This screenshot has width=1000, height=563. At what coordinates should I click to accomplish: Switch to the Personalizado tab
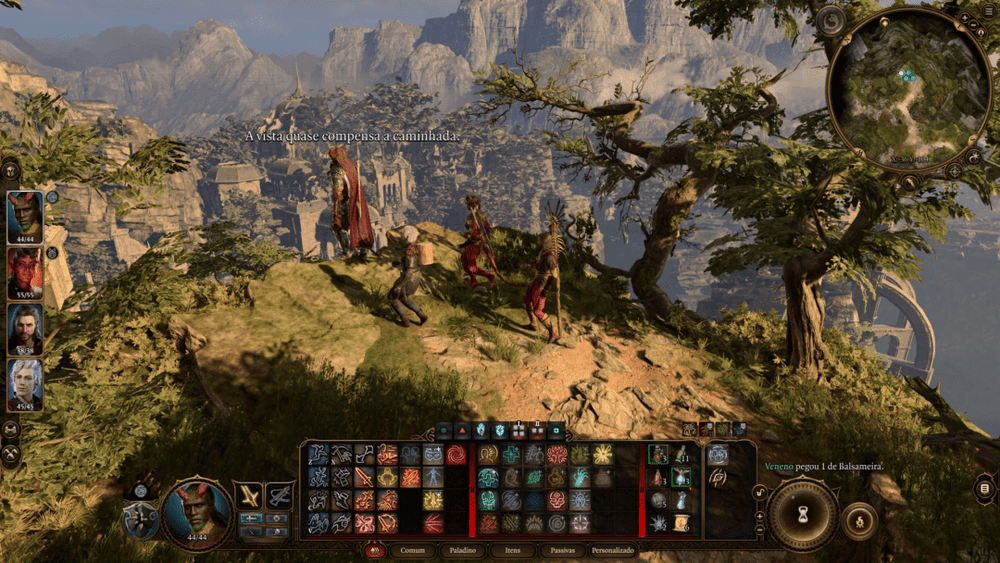(x=613, y=550)
